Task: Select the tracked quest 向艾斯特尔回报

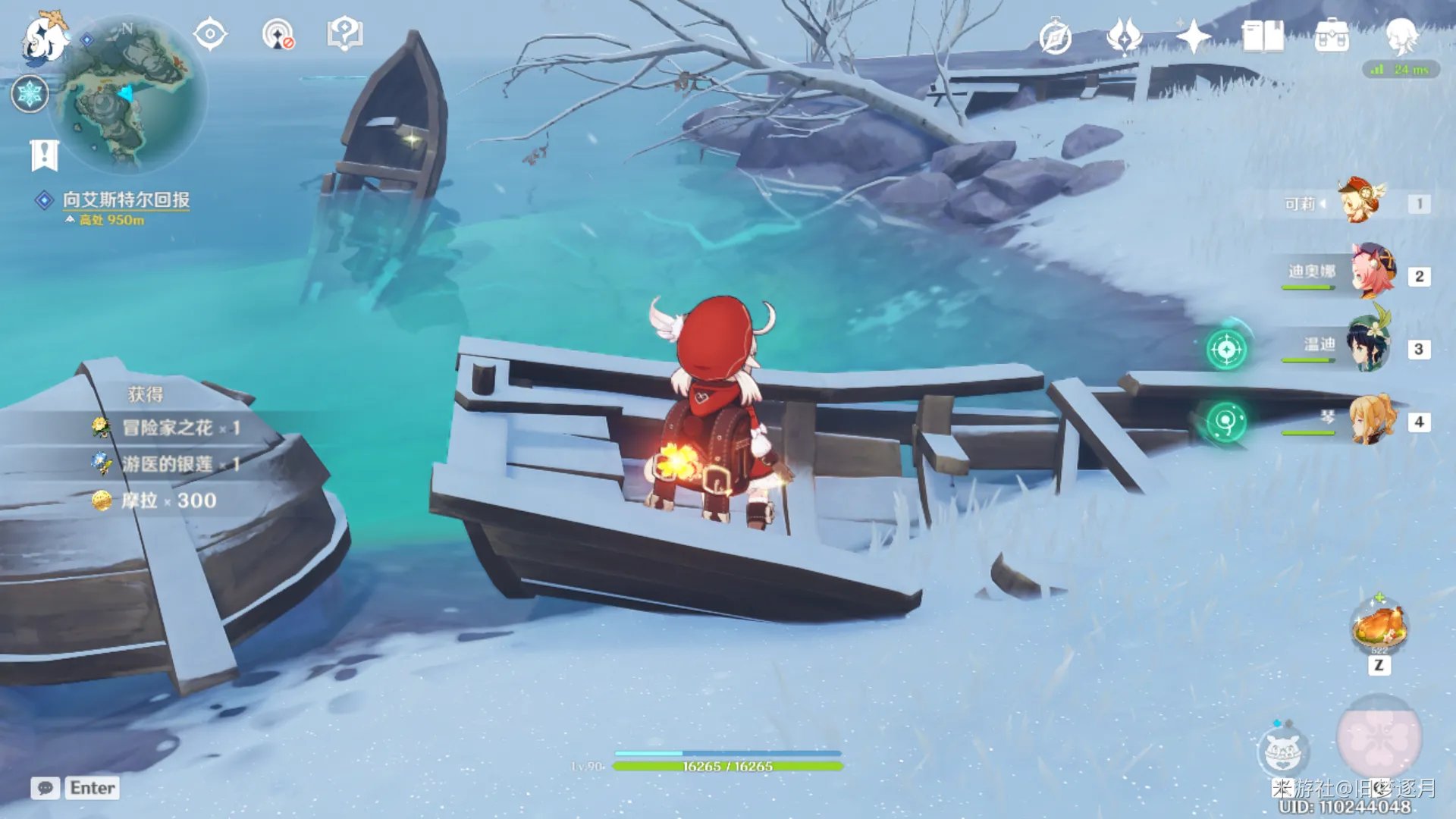Action: click(126, 200)
